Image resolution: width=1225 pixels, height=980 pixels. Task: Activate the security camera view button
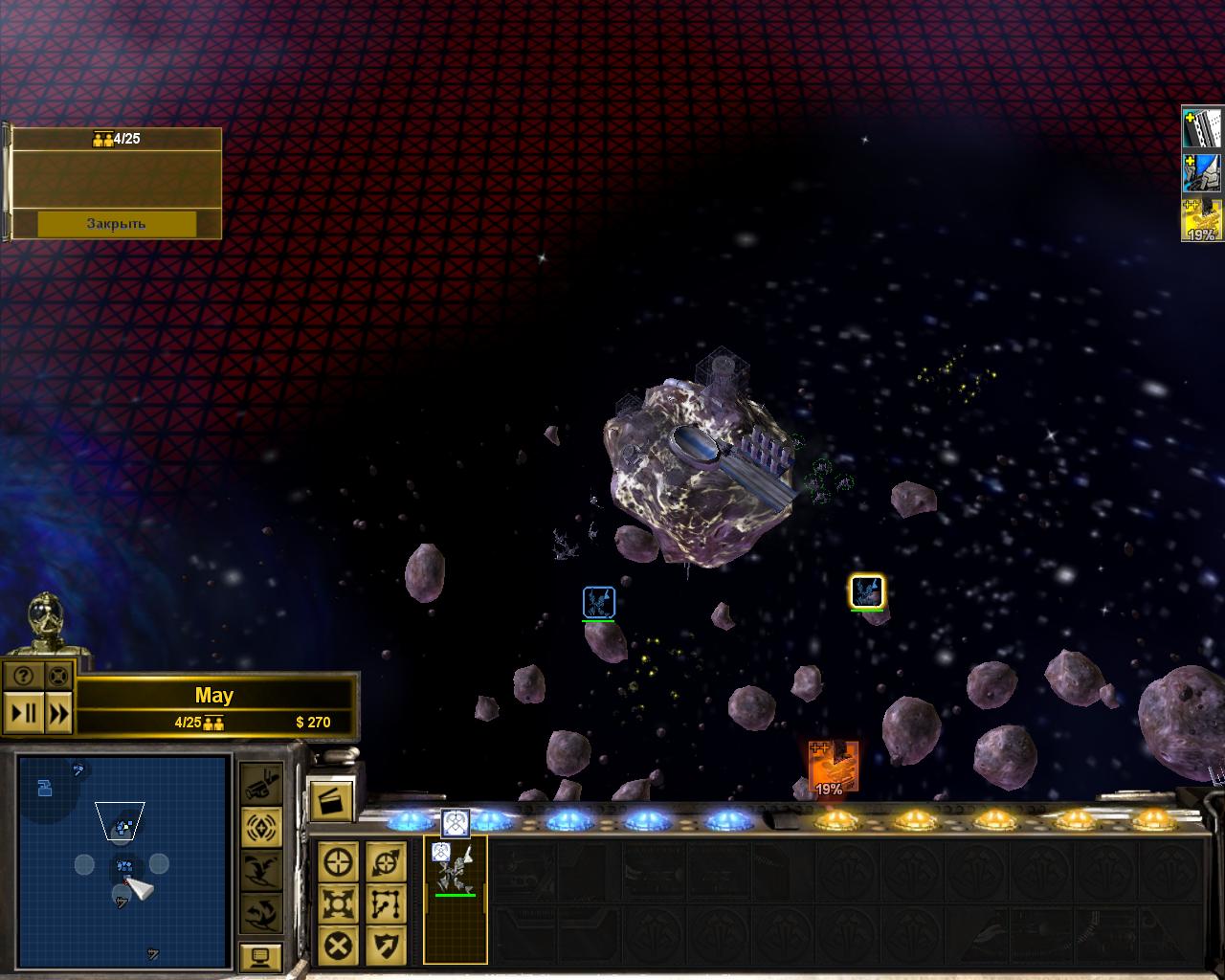[x=260, y=785]
